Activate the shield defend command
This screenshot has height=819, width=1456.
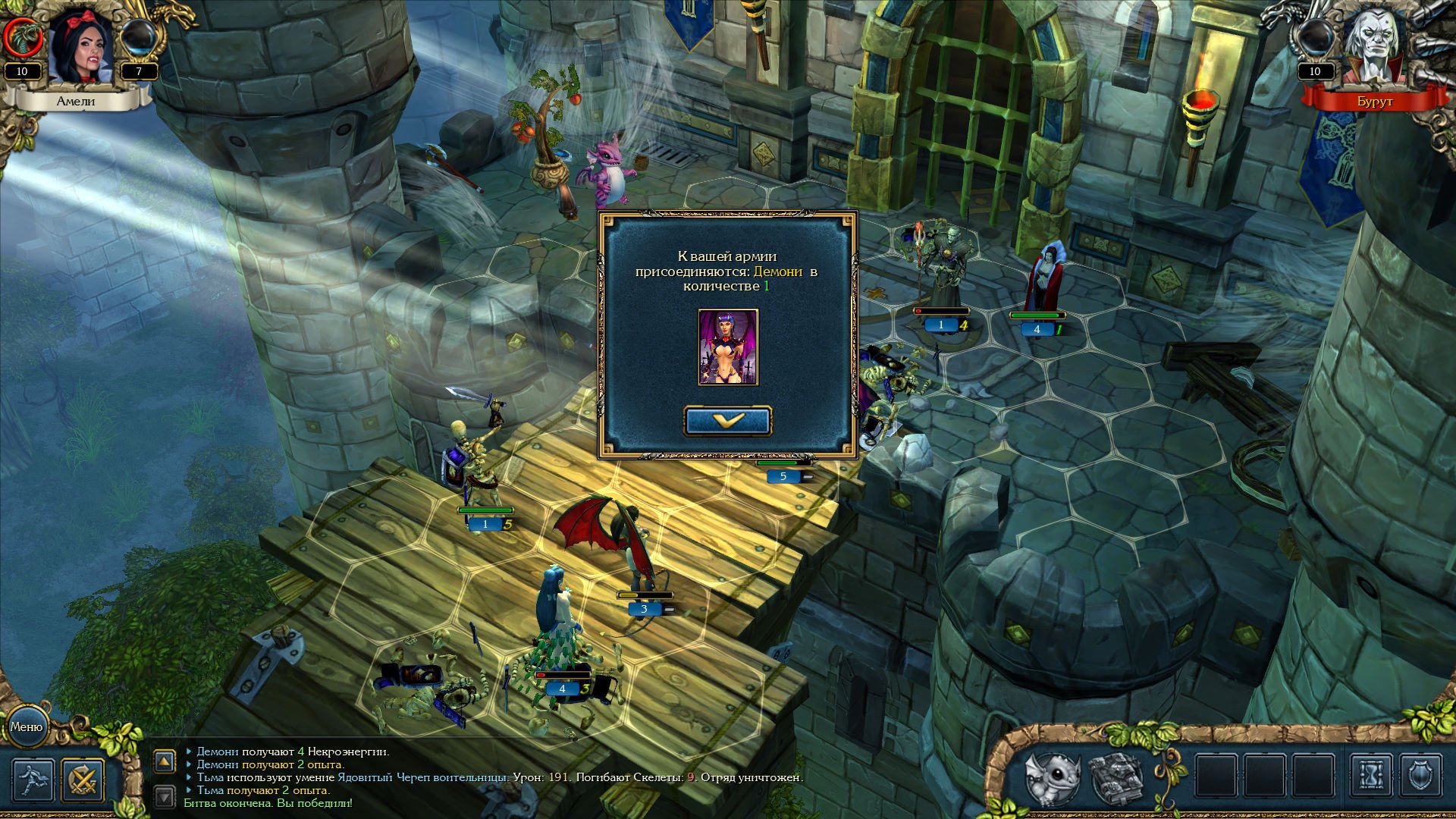point(1420,776)
